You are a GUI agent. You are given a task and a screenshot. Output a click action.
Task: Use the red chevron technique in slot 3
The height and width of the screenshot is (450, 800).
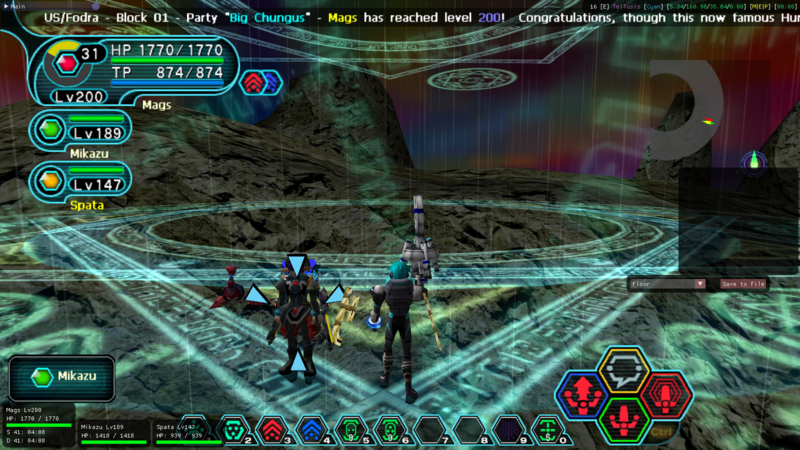tap(271, 430)
